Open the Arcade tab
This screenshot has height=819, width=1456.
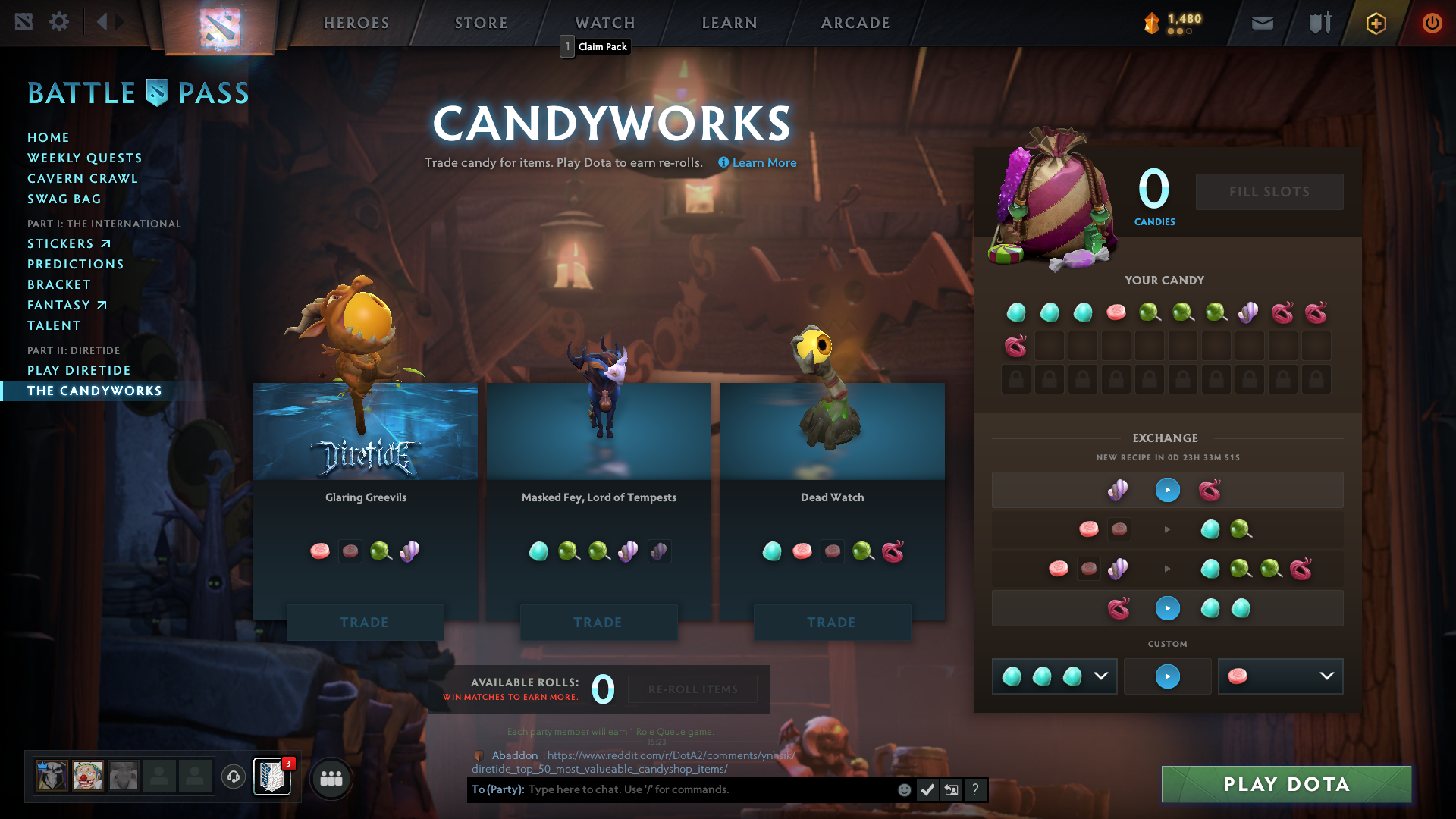(855, 23)
